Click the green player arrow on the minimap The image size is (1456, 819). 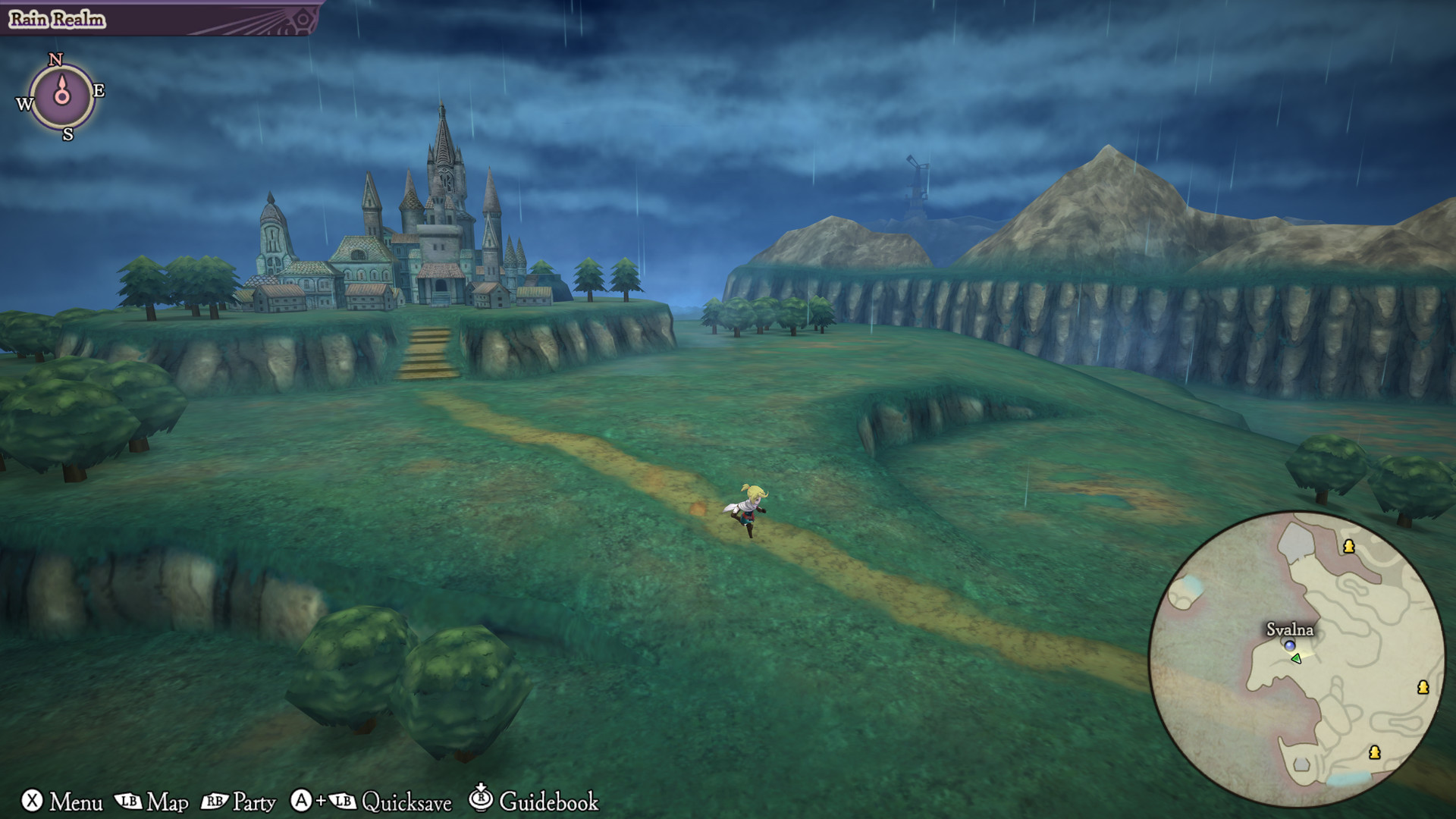click(x=1296, y=658)
